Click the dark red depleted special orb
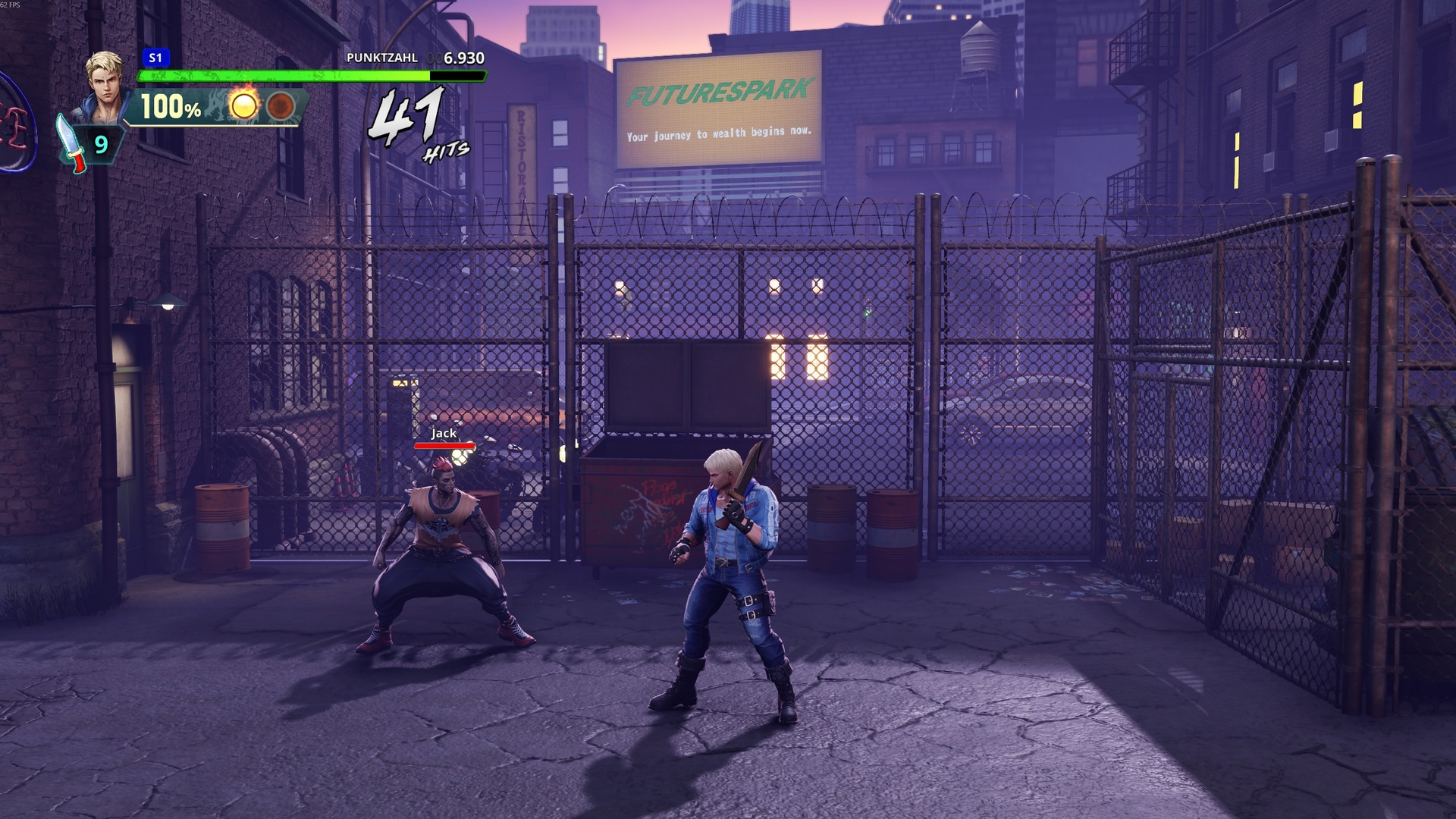Screen dimensions: 1456x819 [x=281, y=106]
